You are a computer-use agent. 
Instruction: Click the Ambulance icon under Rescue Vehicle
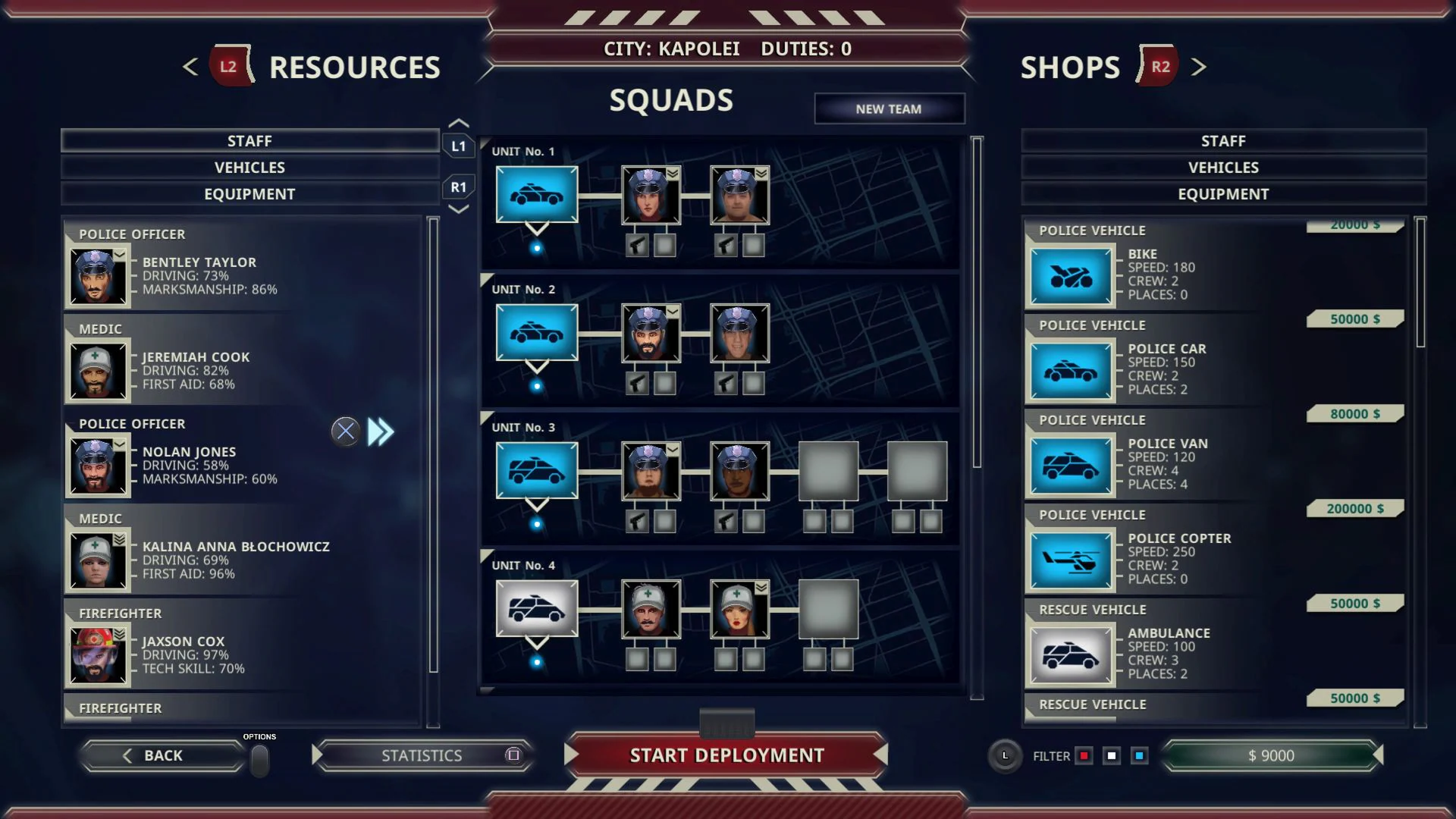(x=1071, y=654)
